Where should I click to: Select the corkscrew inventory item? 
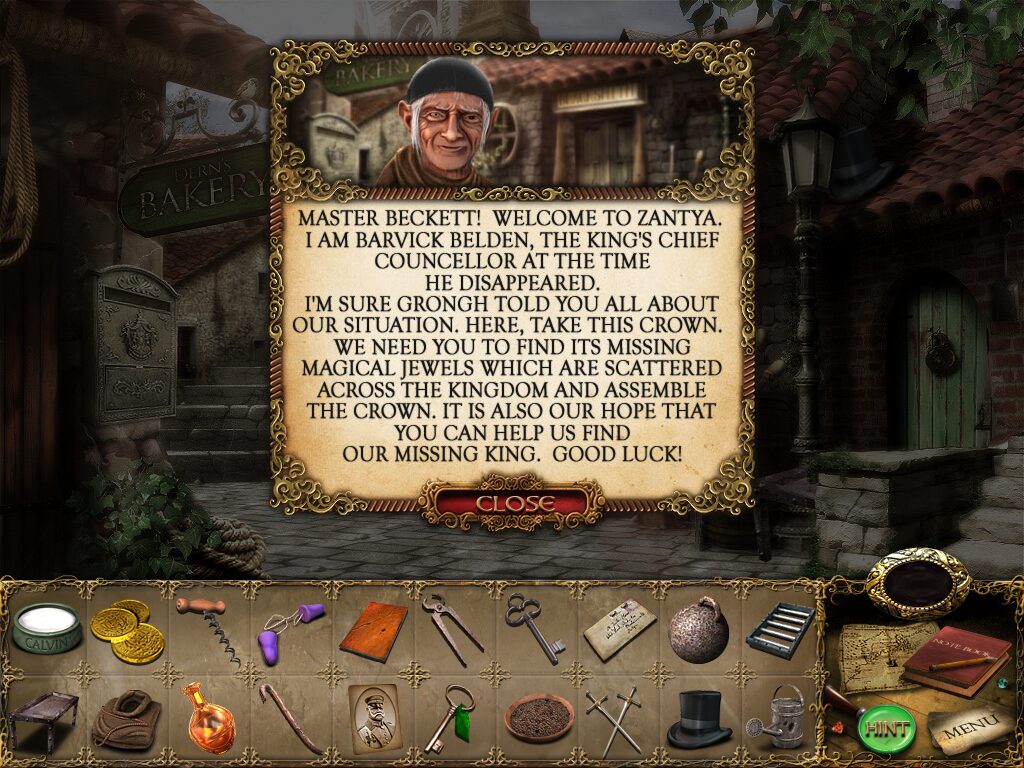208,629
